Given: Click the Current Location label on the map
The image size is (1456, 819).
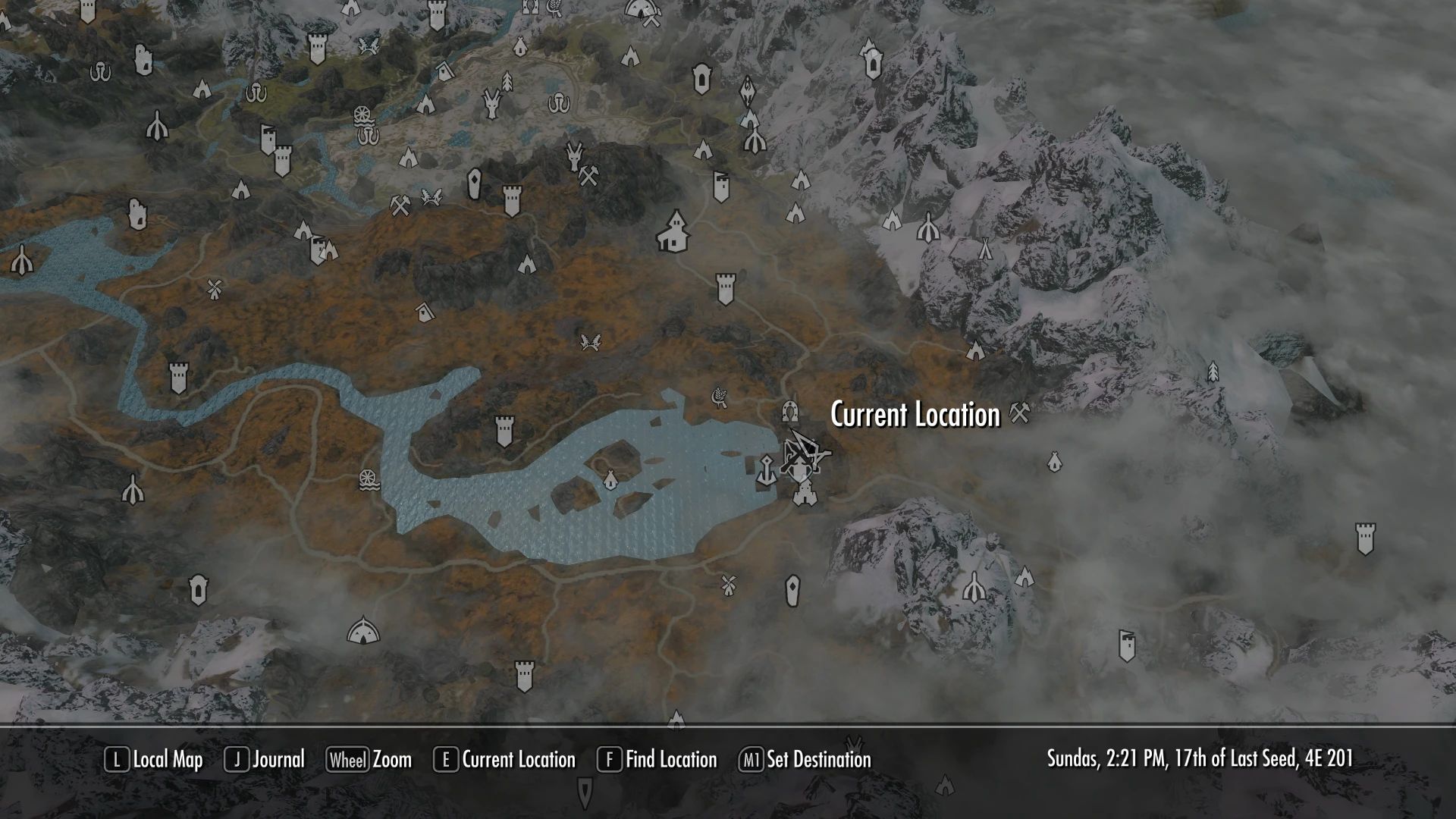Looking at the screenshot, I should tap(913, 415).
